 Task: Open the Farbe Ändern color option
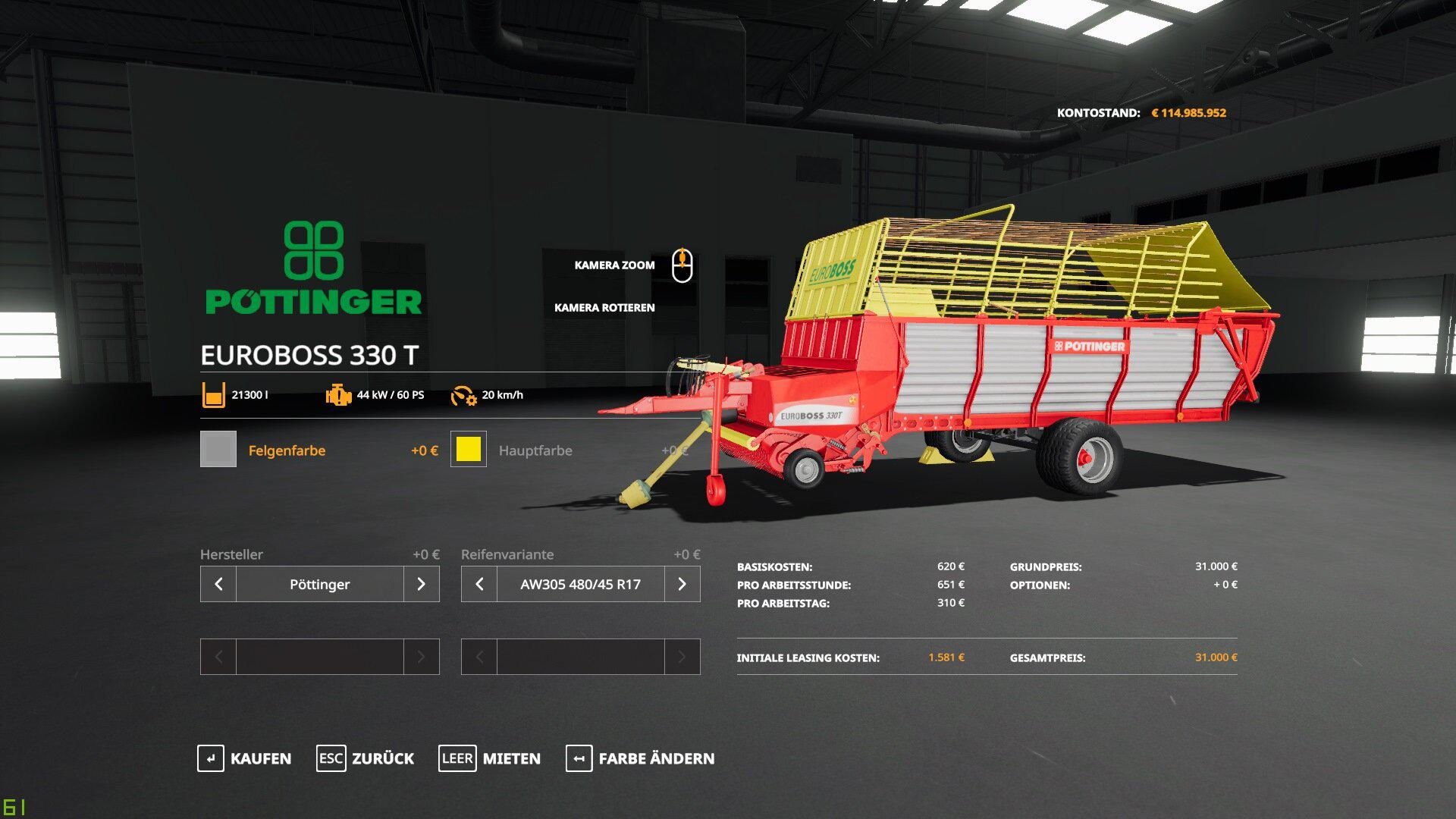coord(640,758)
